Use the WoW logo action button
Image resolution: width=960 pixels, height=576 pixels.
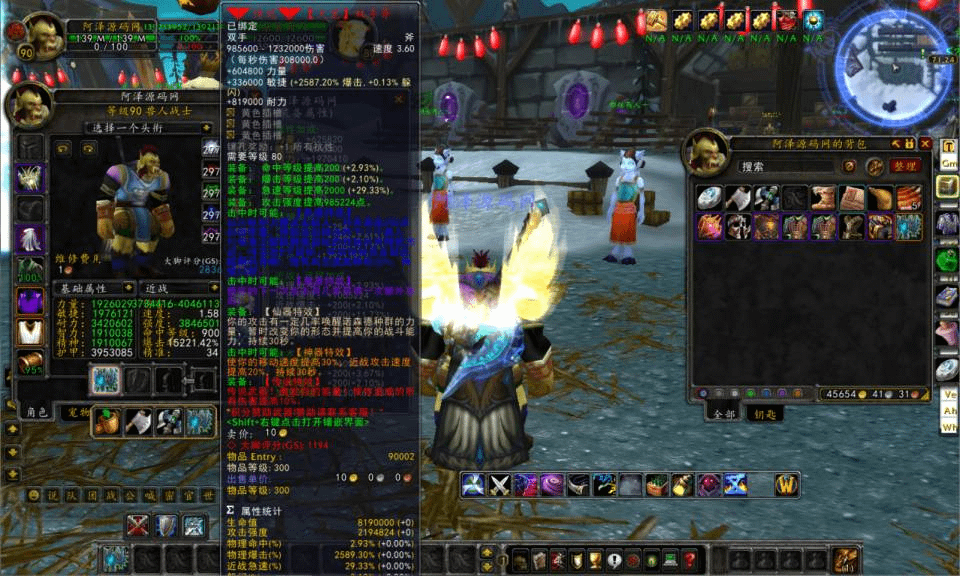pyautogui.click(x=788, y=486)
